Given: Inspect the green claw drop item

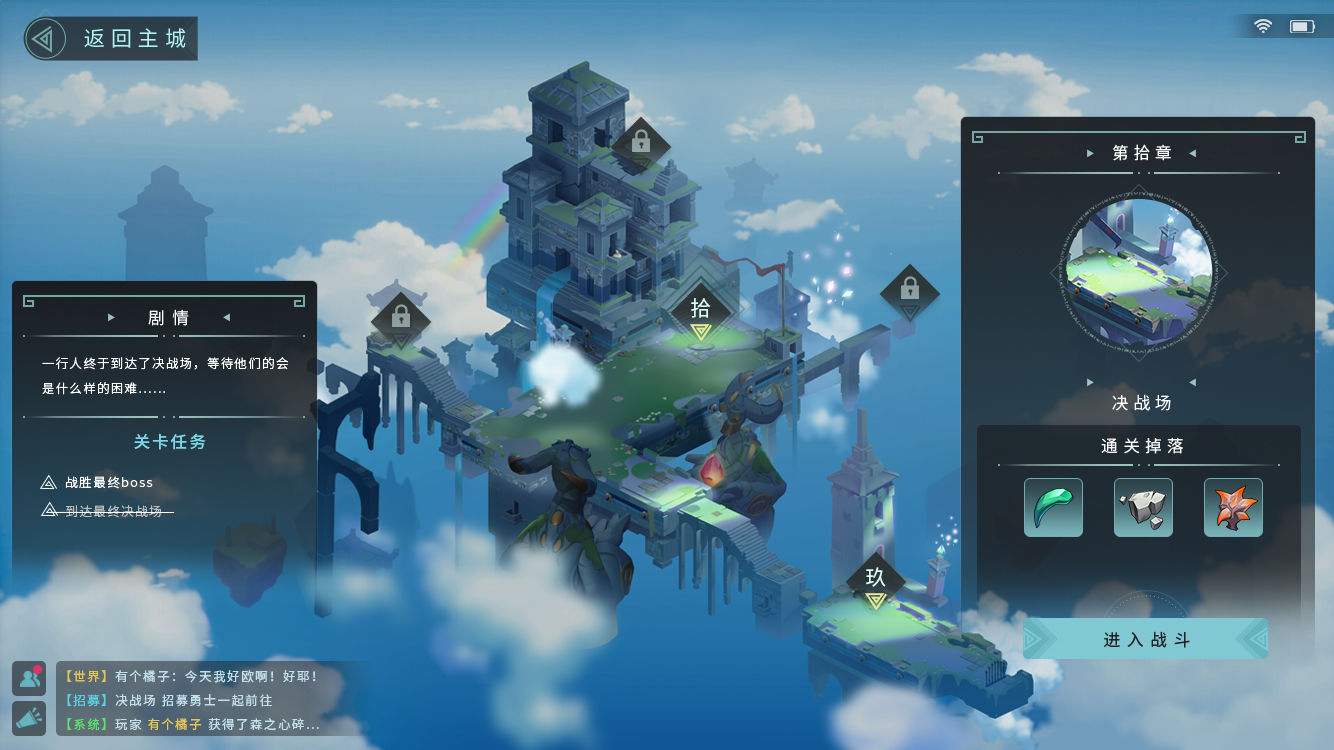Looking at the screenshot, I should [x=1053, y=507].
